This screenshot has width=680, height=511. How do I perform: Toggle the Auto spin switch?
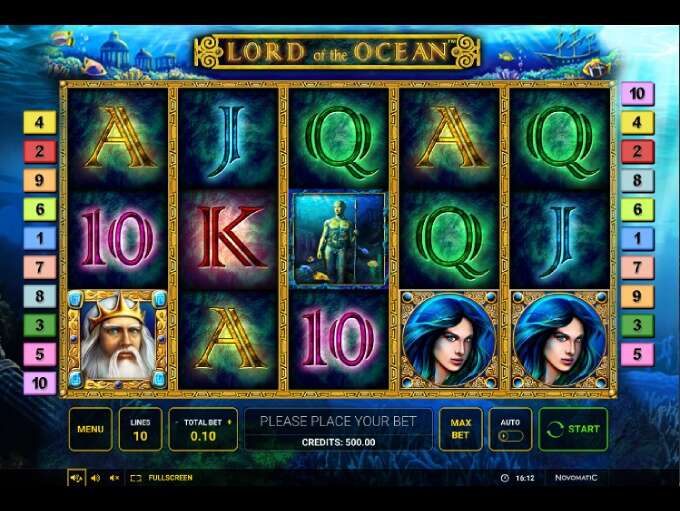[x=510, y=436]
